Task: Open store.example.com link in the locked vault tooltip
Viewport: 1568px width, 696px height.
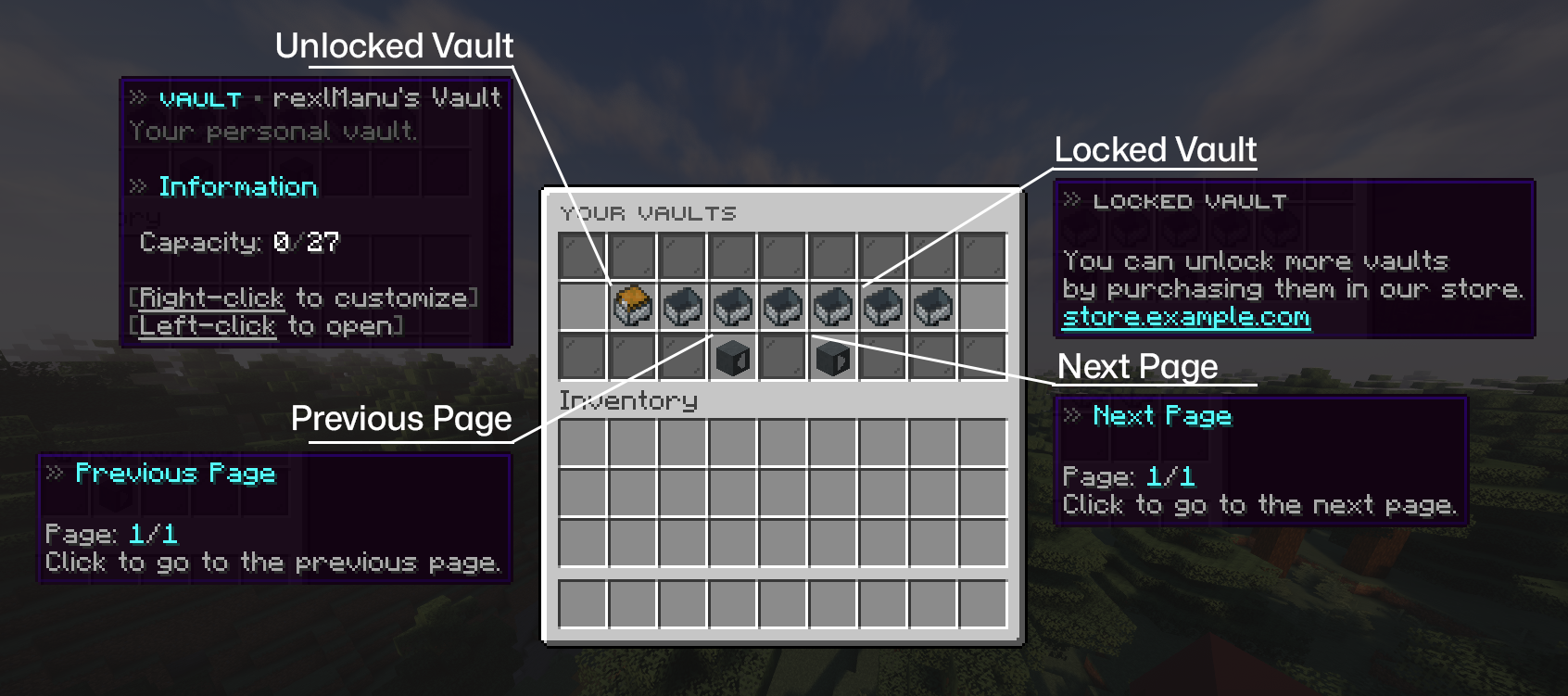Action: (1185, 318)
